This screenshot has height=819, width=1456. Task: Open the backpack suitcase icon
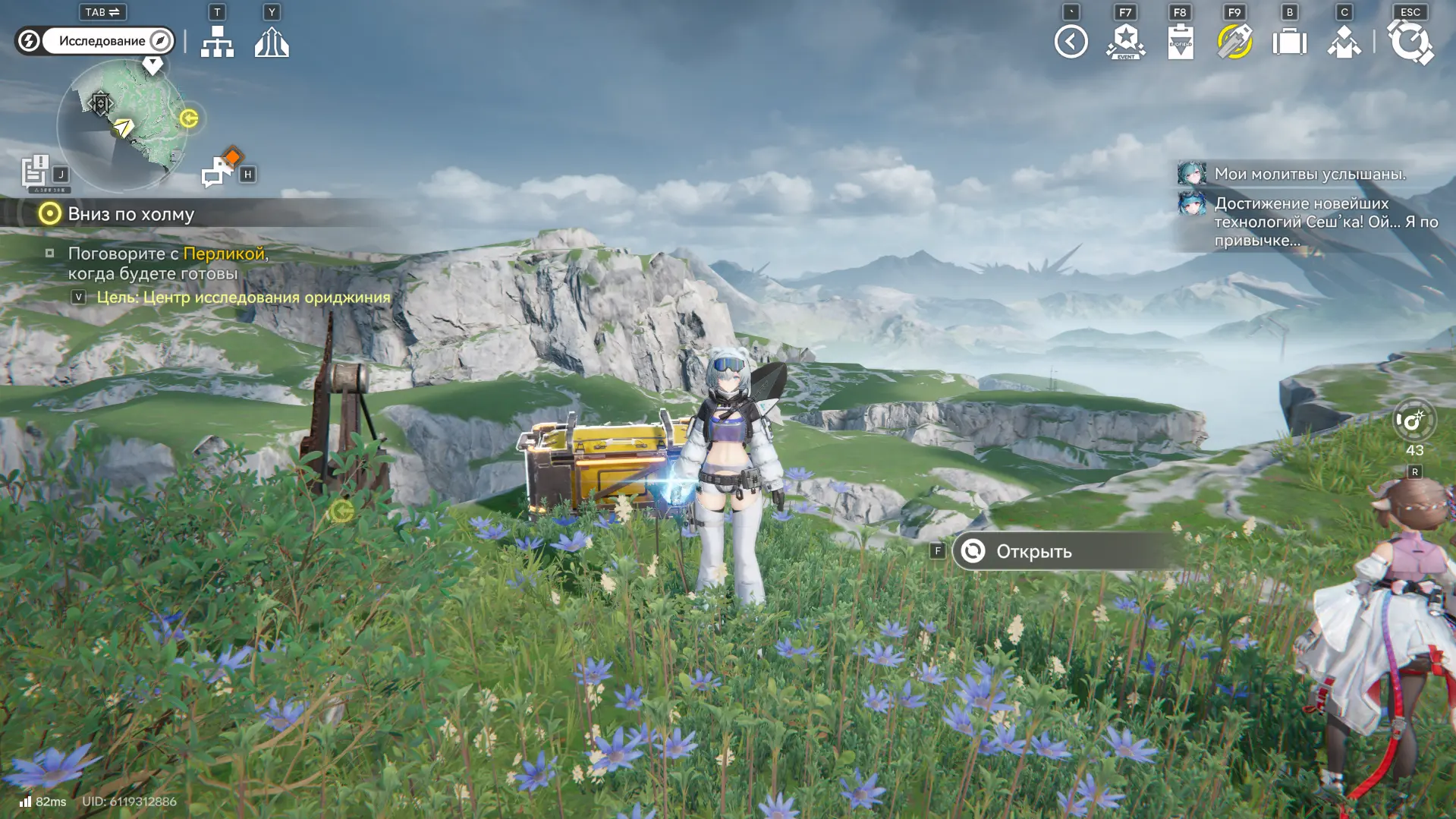[x=1289, y=42]
